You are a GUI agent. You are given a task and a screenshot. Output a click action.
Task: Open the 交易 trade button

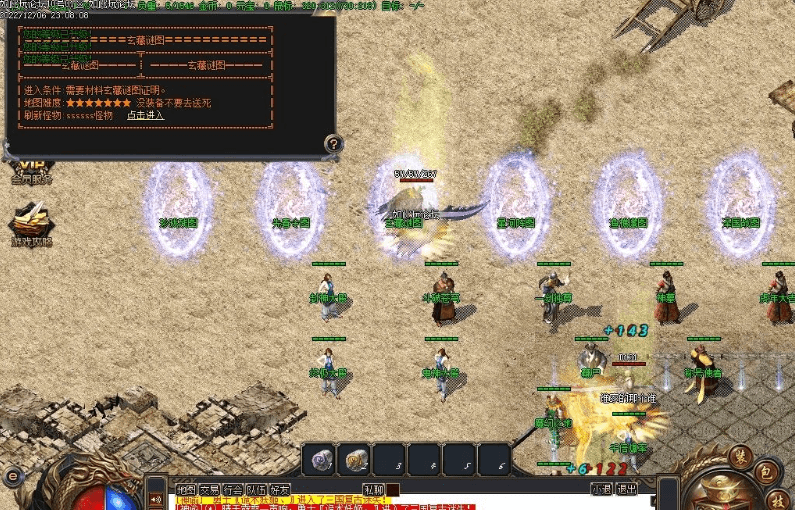tap(209, 490)
